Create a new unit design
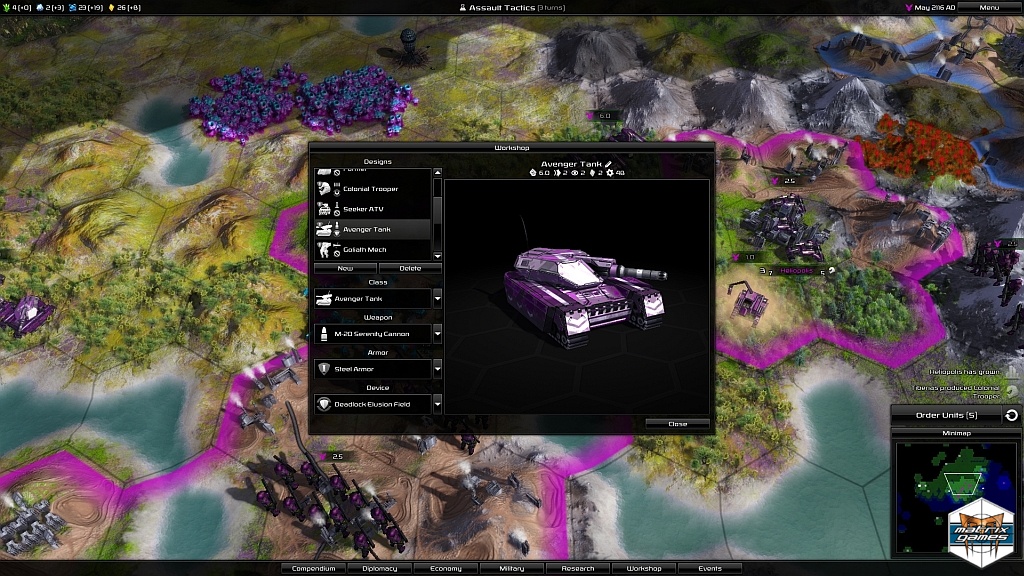Viewport: 1024px width, 576px height. [x=345, y=268]
